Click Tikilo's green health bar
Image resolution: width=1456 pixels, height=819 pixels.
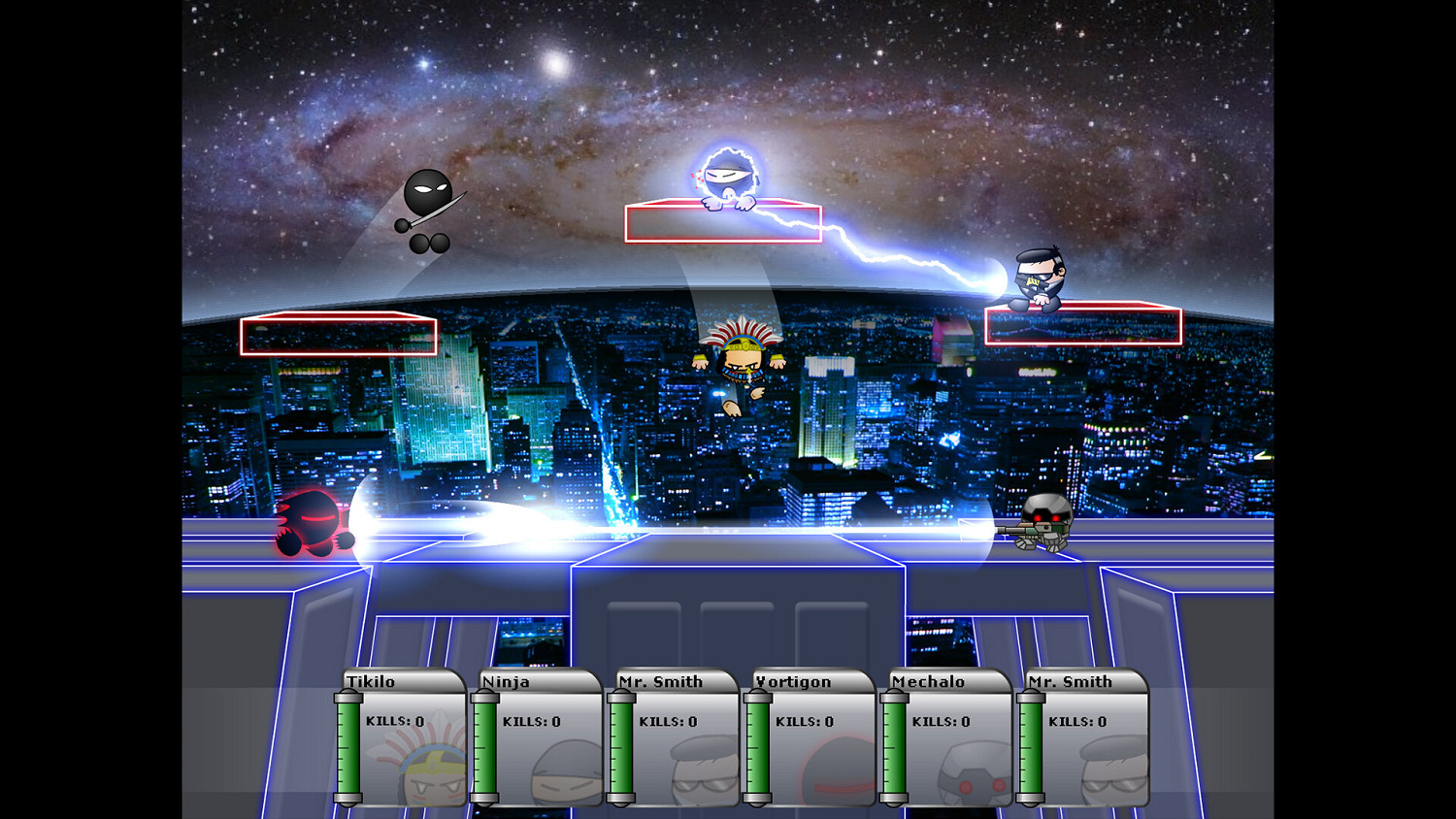[348, 747]
